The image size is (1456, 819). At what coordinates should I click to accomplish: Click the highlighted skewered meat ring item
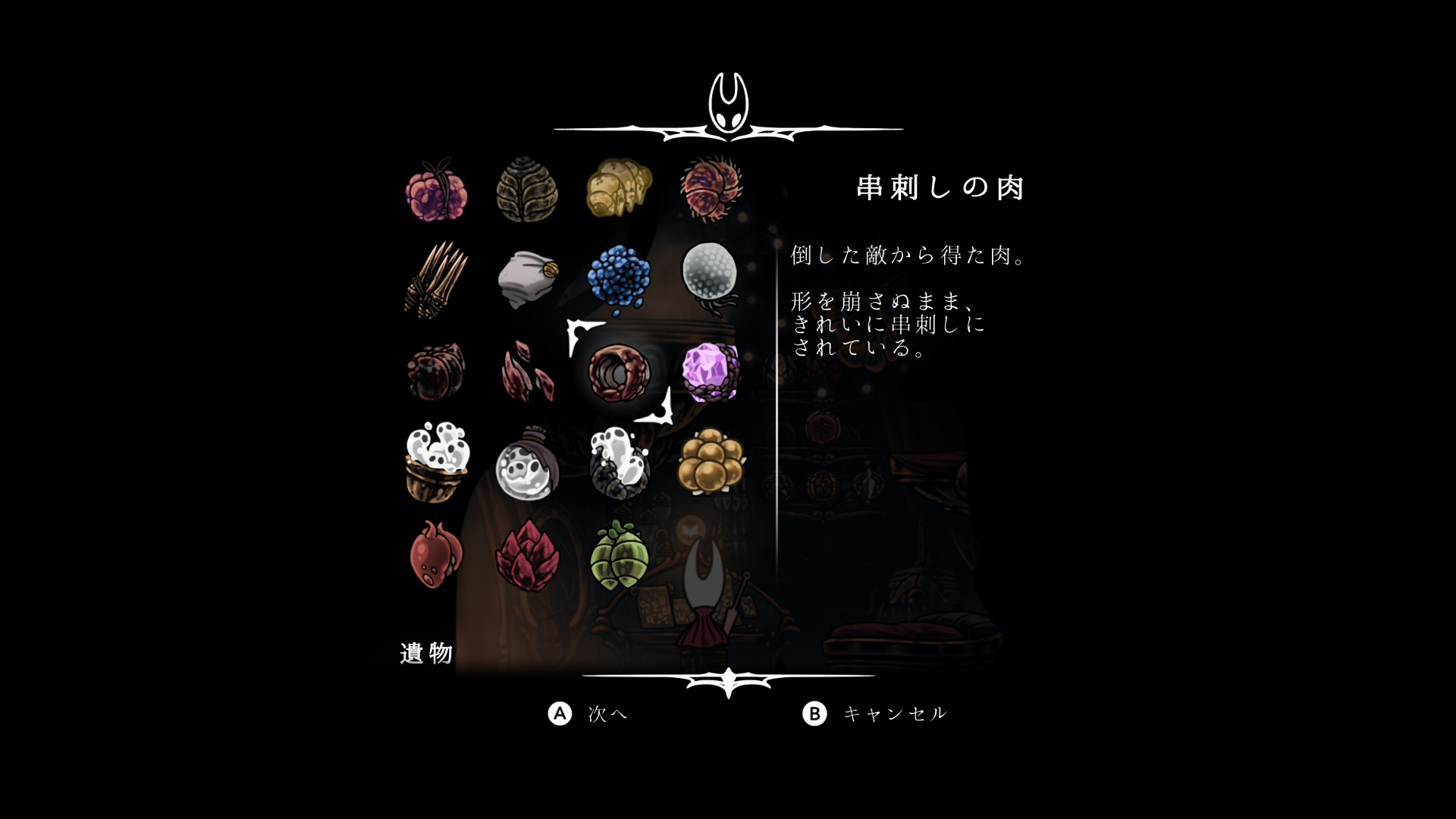[619, 372]
